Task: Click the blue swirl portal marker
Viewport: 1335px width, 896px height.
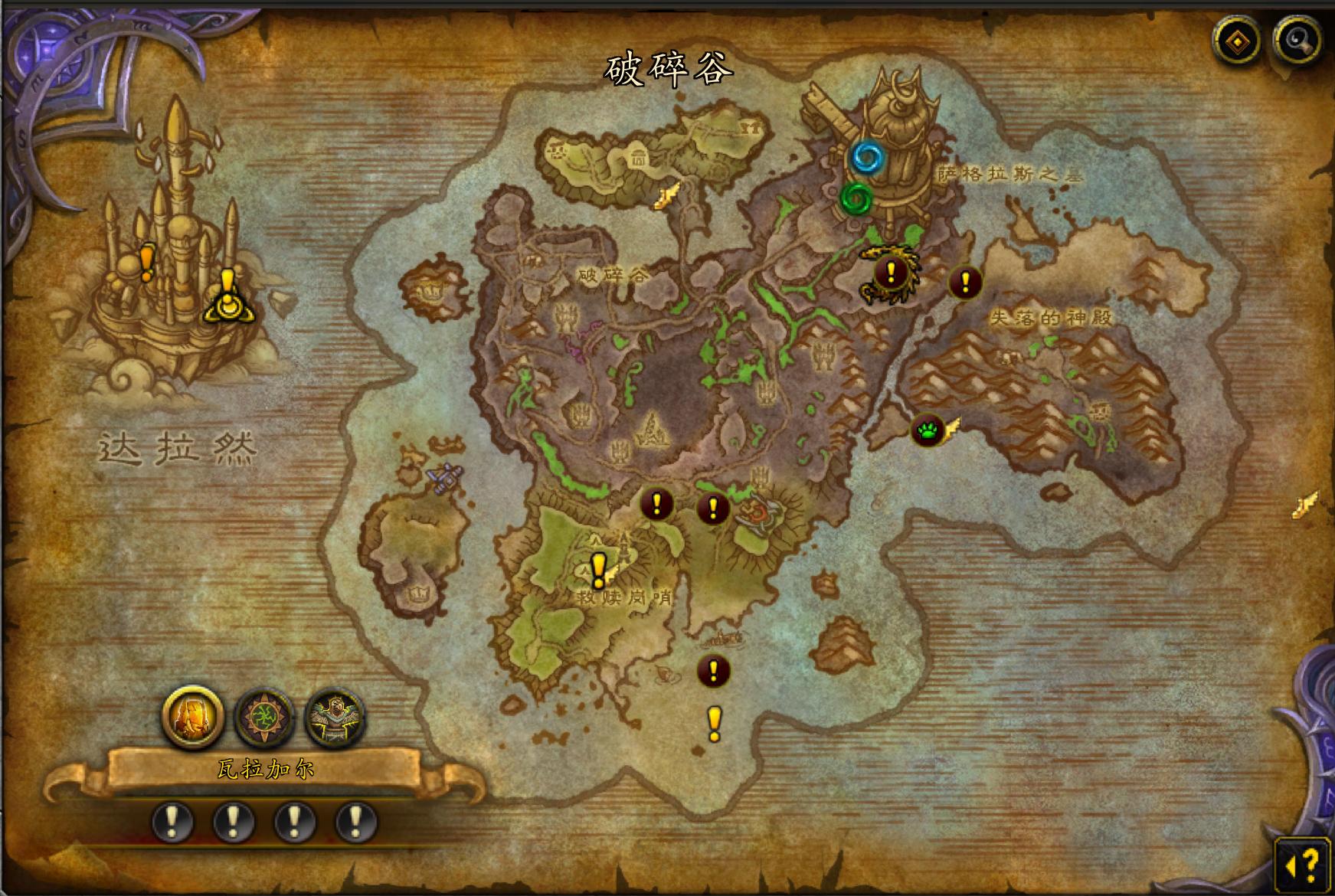Action: point(868,158)
